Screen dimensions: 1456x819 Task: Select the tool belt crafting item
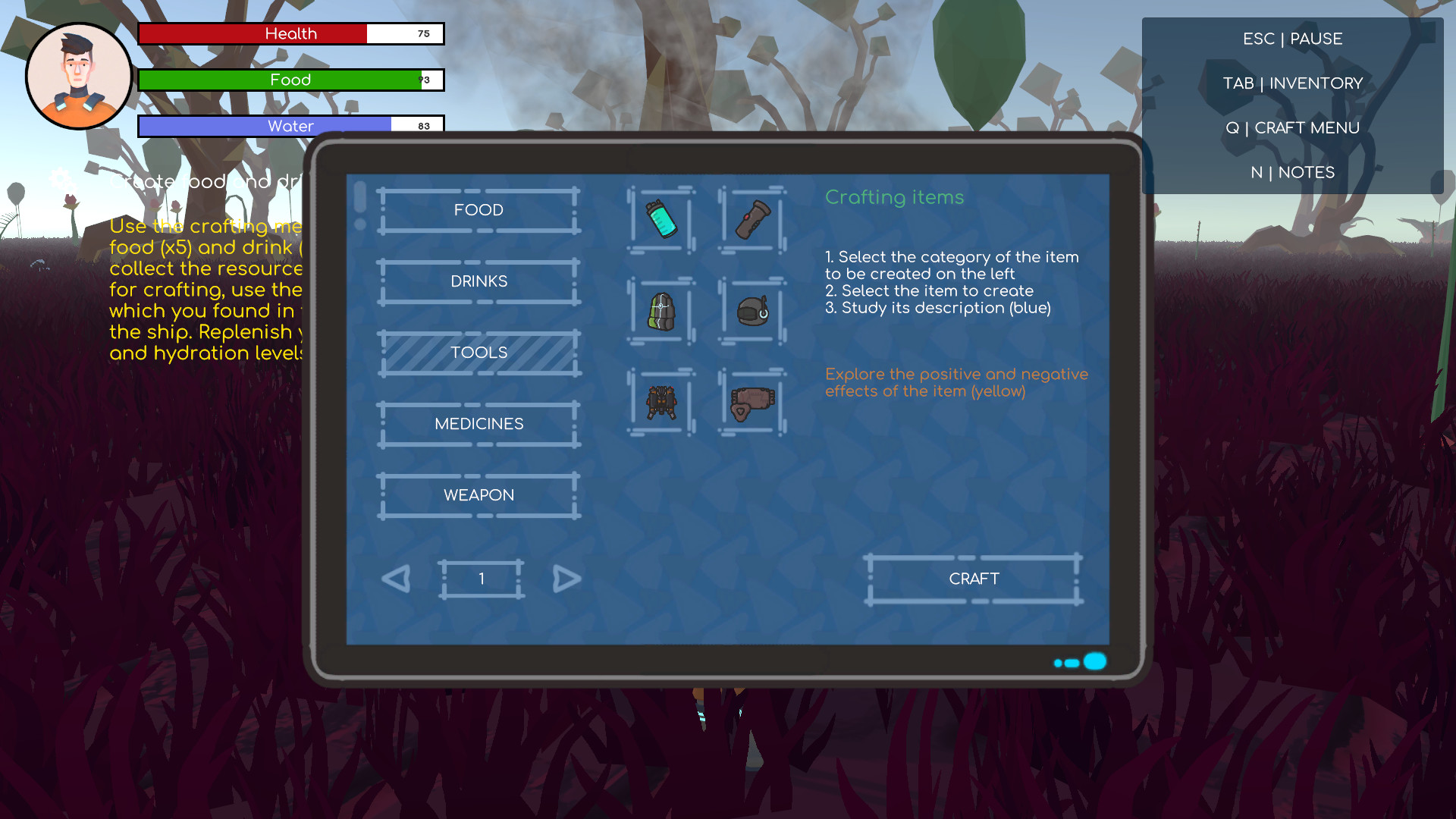point(752,403)
